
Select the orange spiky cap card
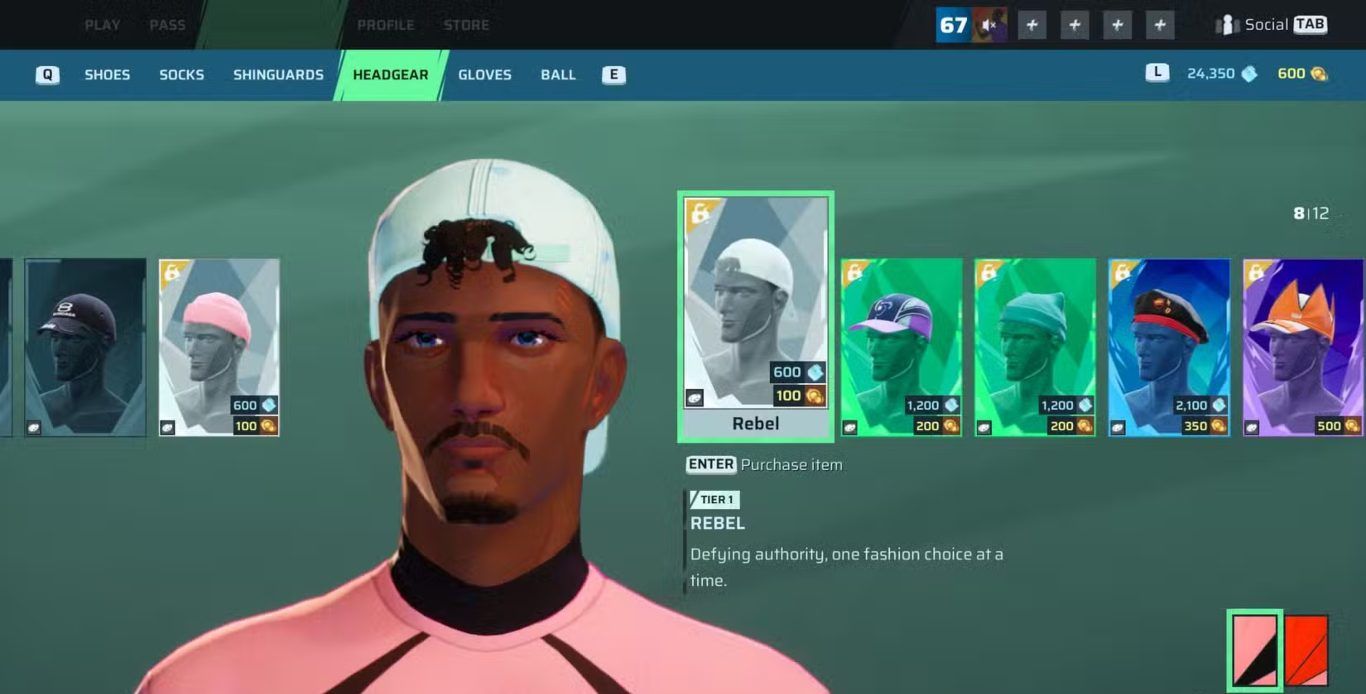tap(1303, 347)
